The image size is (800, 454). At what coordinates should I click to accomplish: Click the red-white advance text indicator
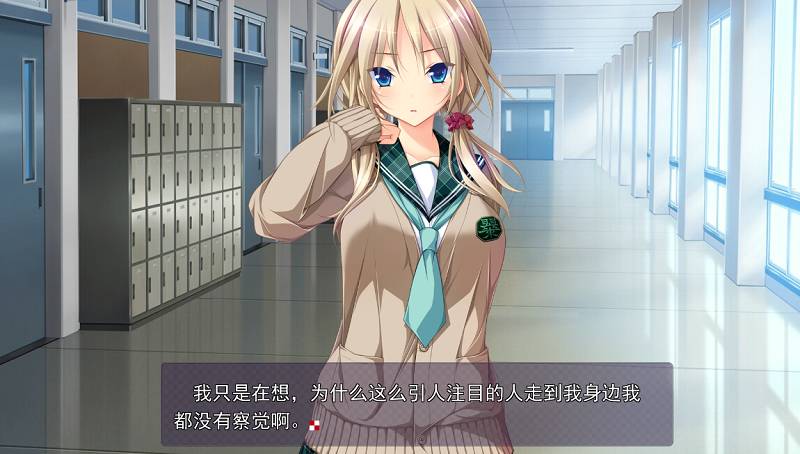click(x=316, y=425)
